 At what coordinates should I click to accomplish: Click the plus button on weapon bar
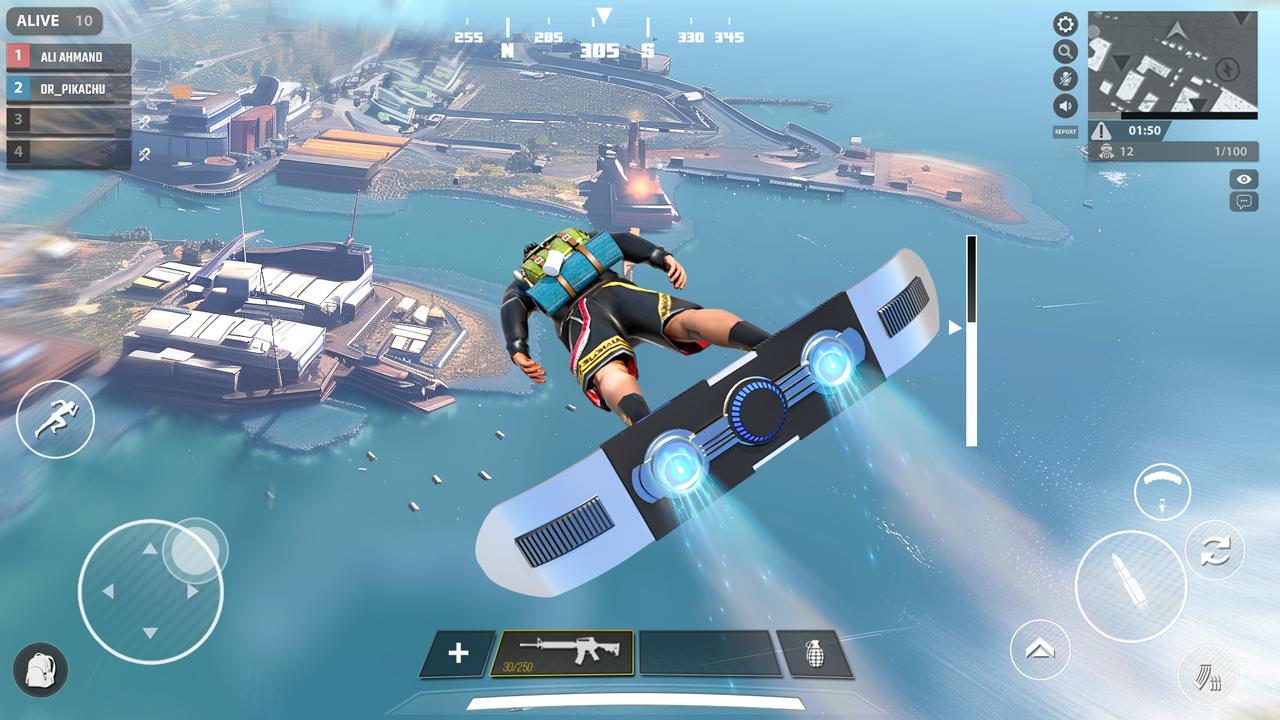458,654
